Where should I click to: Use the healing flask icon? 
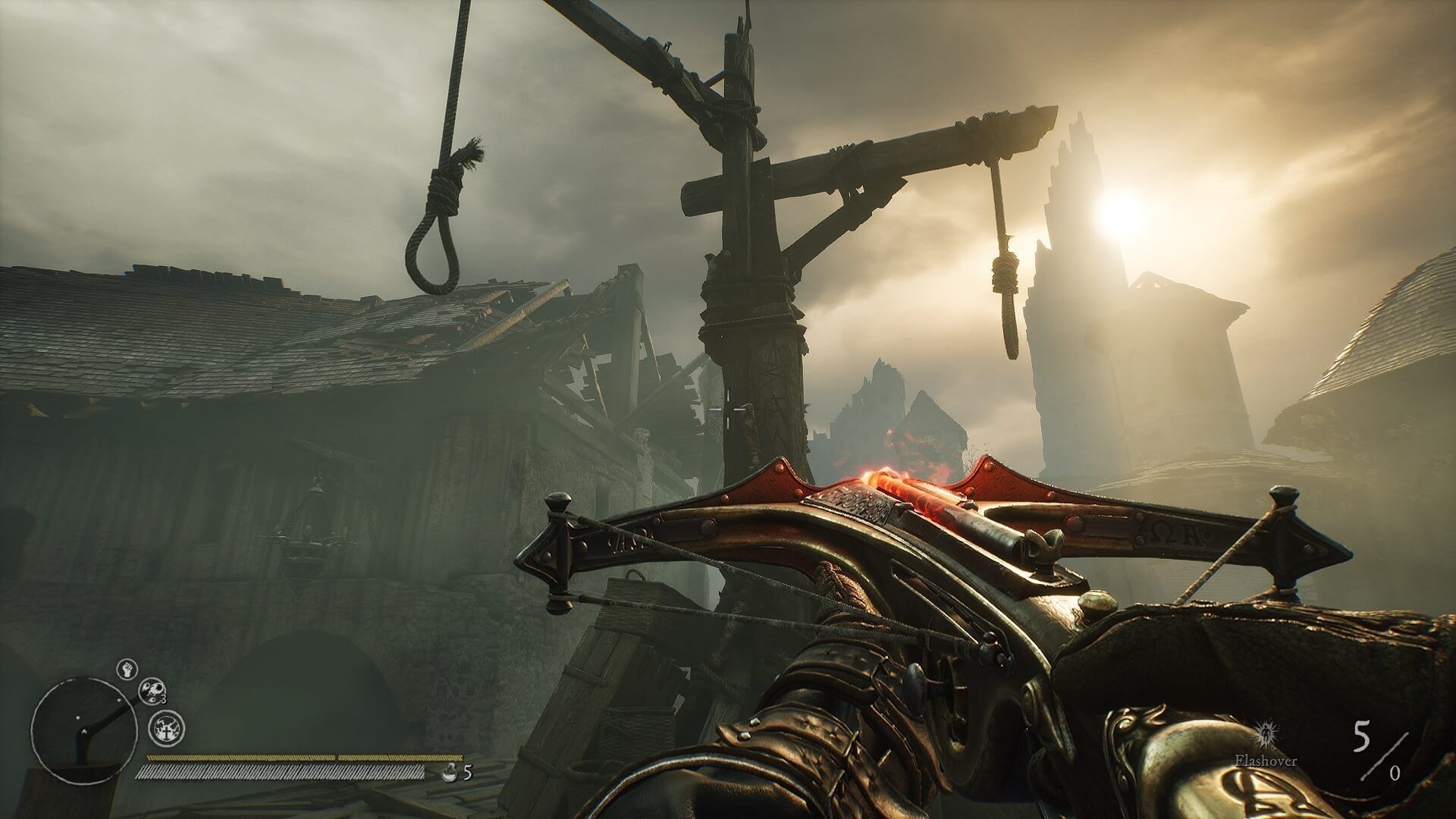[x=449, y=773]
